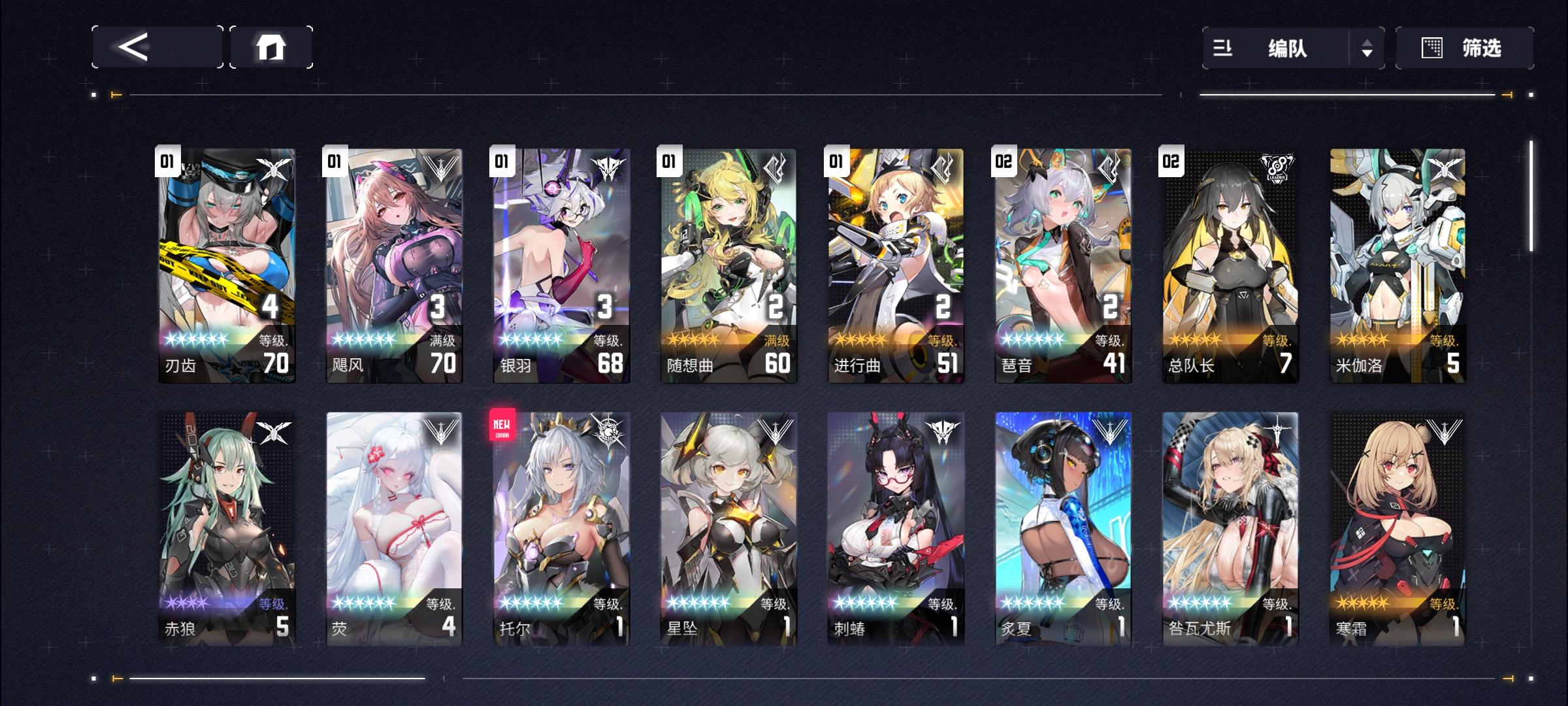Open the home screen via the house icon
Image resolution: width=1568 pixels, height=706 pixels.
click(x=274, y=47)
